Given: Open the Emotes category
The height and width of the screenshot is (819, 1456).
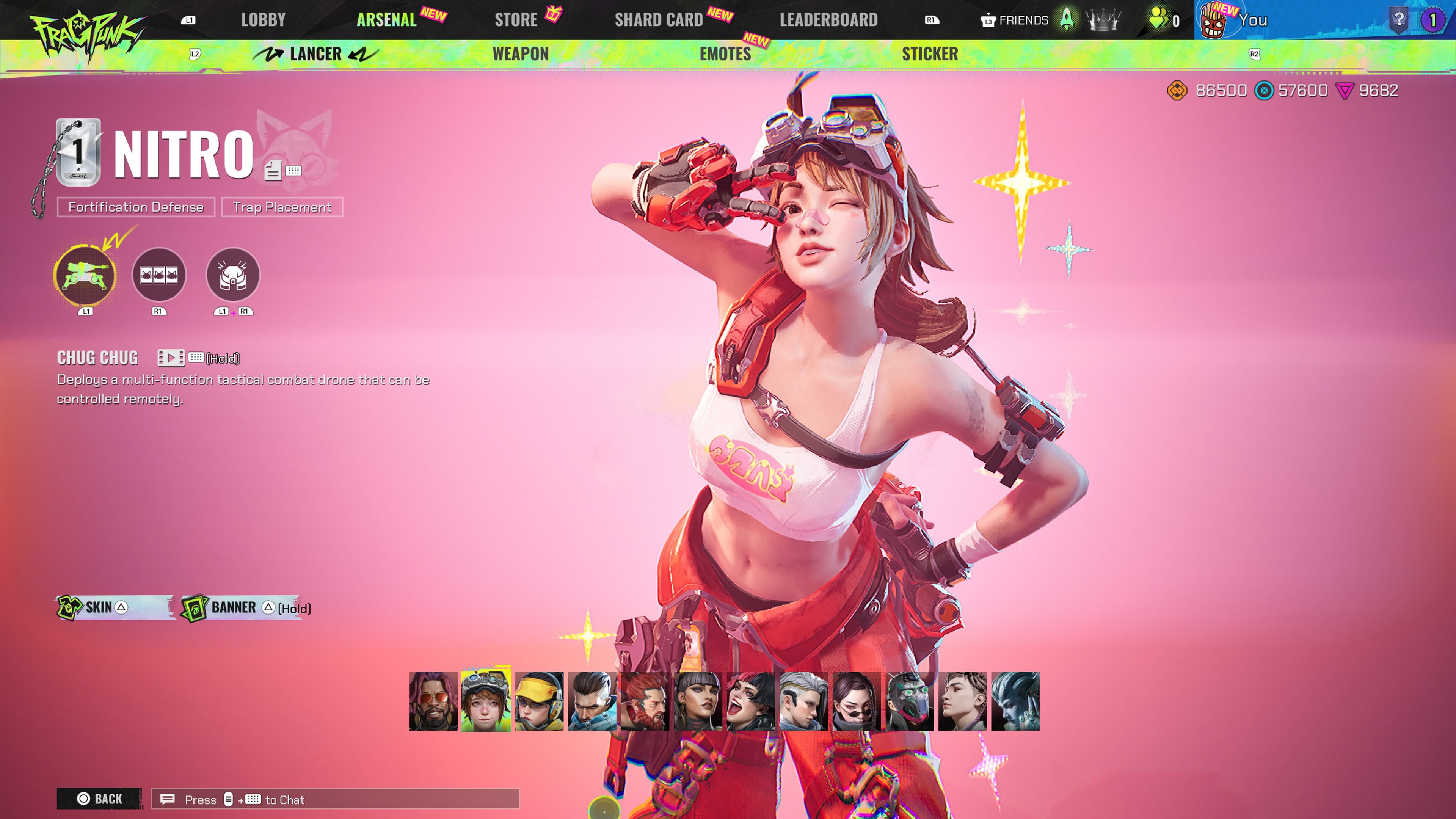Looking at the screenshot, I should 725,54.
